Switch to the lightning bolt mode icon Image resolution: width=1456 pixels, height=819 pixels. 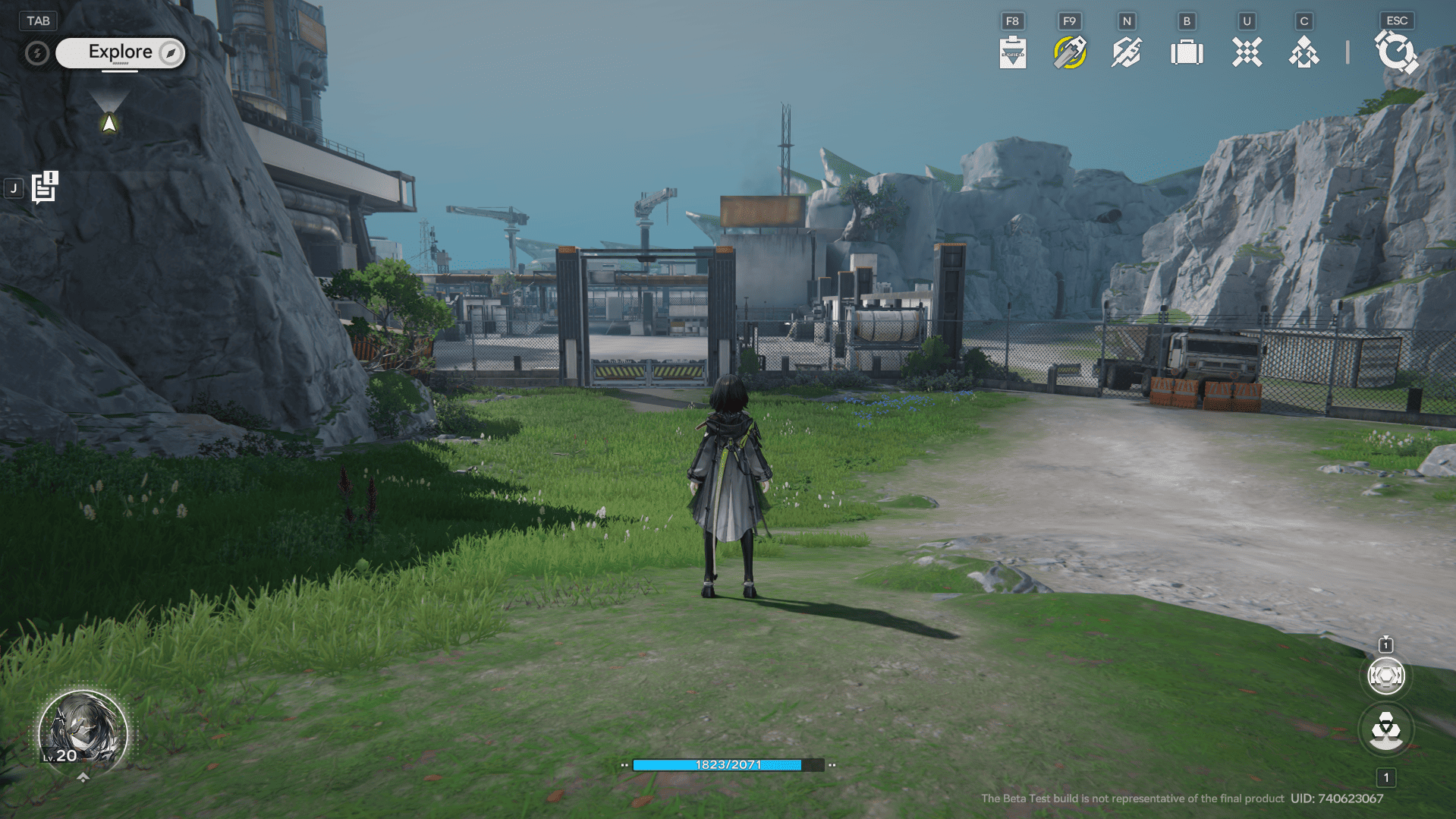pos(36,53)
